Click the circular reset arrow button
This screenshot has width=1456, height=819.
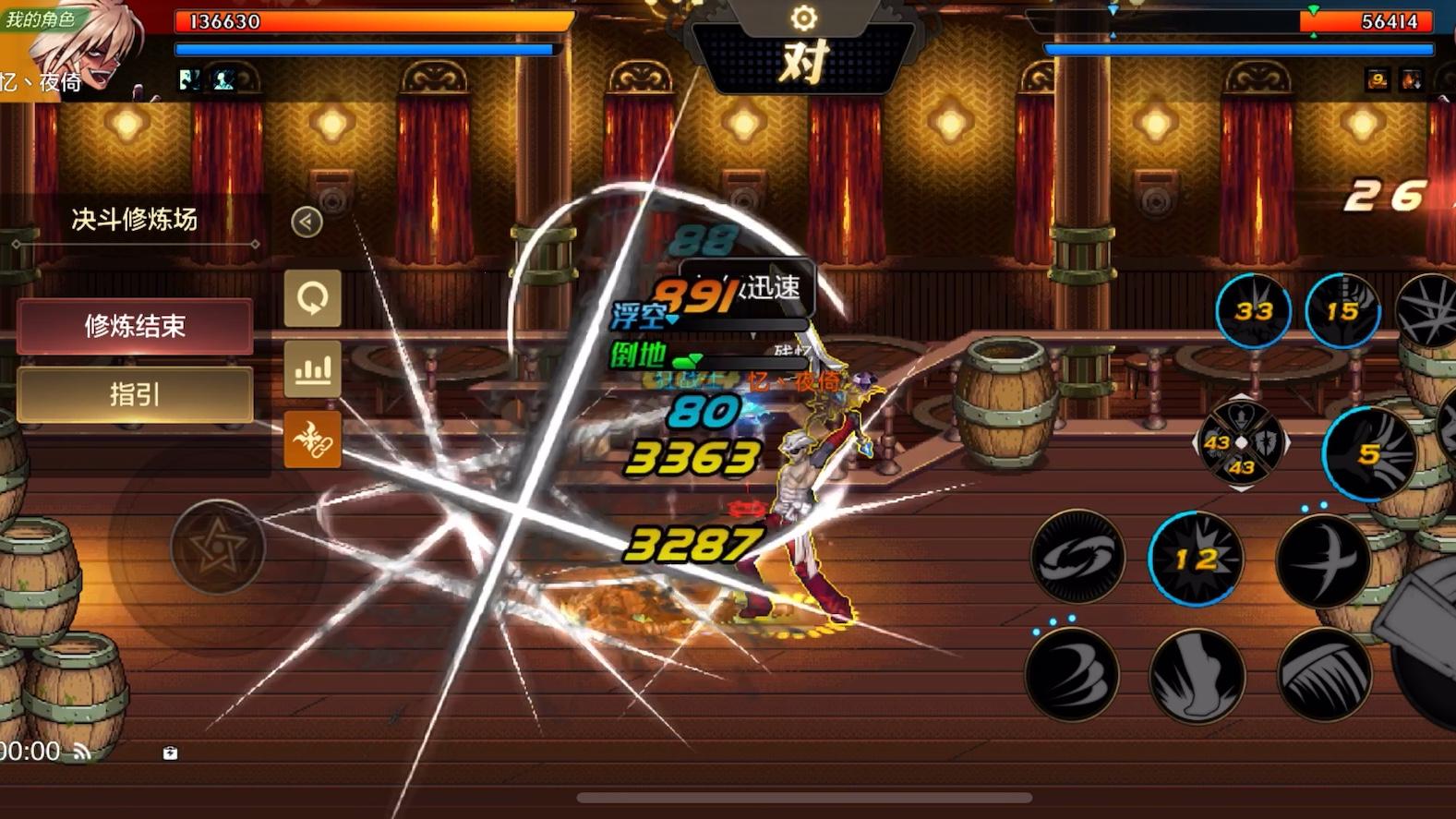coord(312,298)
